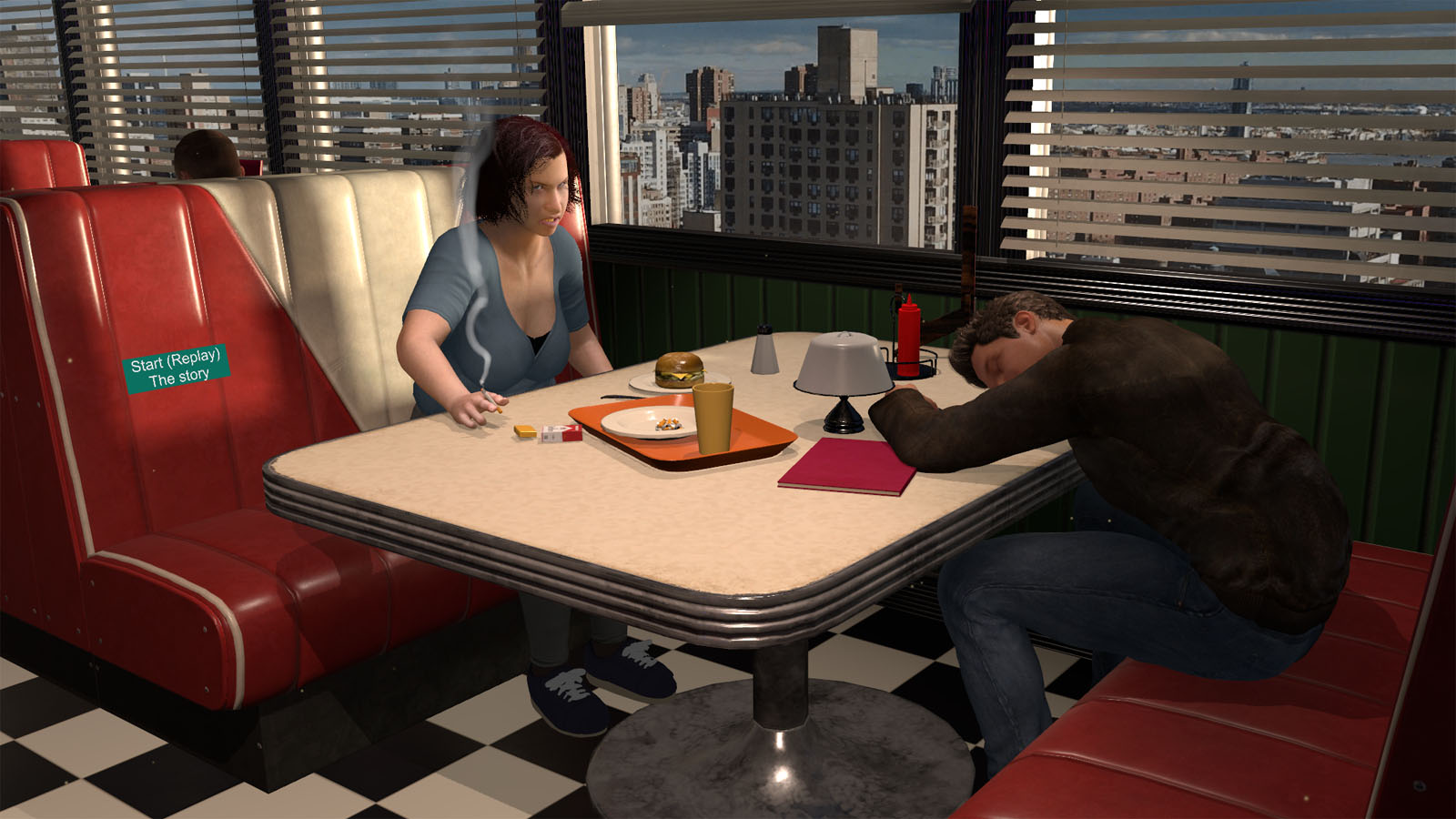Image resolution: width=1456 pixels, height=819 pixels.
Task: Click the Start (Replay) The story button
Action: pyautogui.click(x=176, y=367)
